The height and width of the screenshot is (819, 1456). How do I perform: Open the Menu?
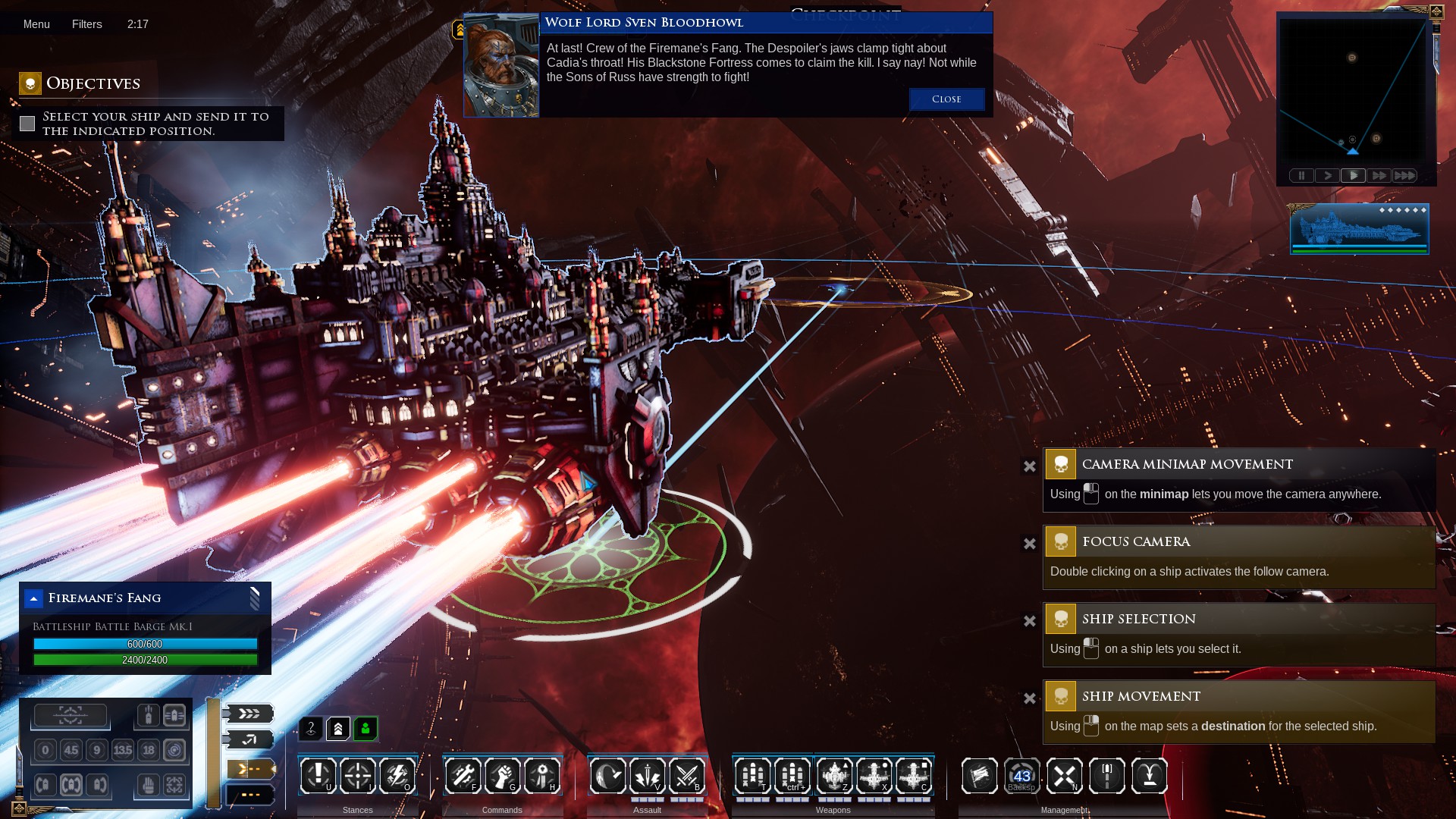tap(36, 24)
